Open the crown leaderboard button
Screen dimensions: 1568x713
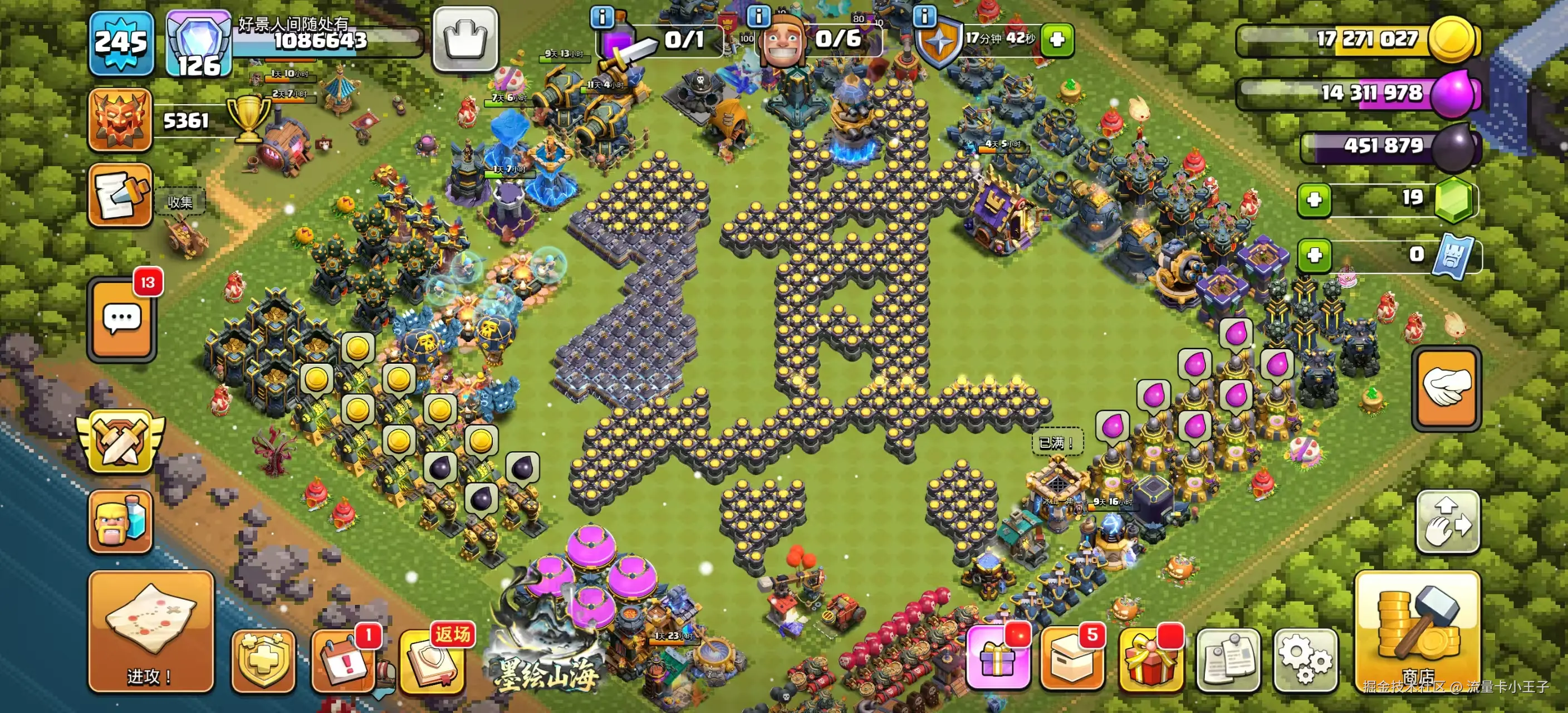[465, 40]
